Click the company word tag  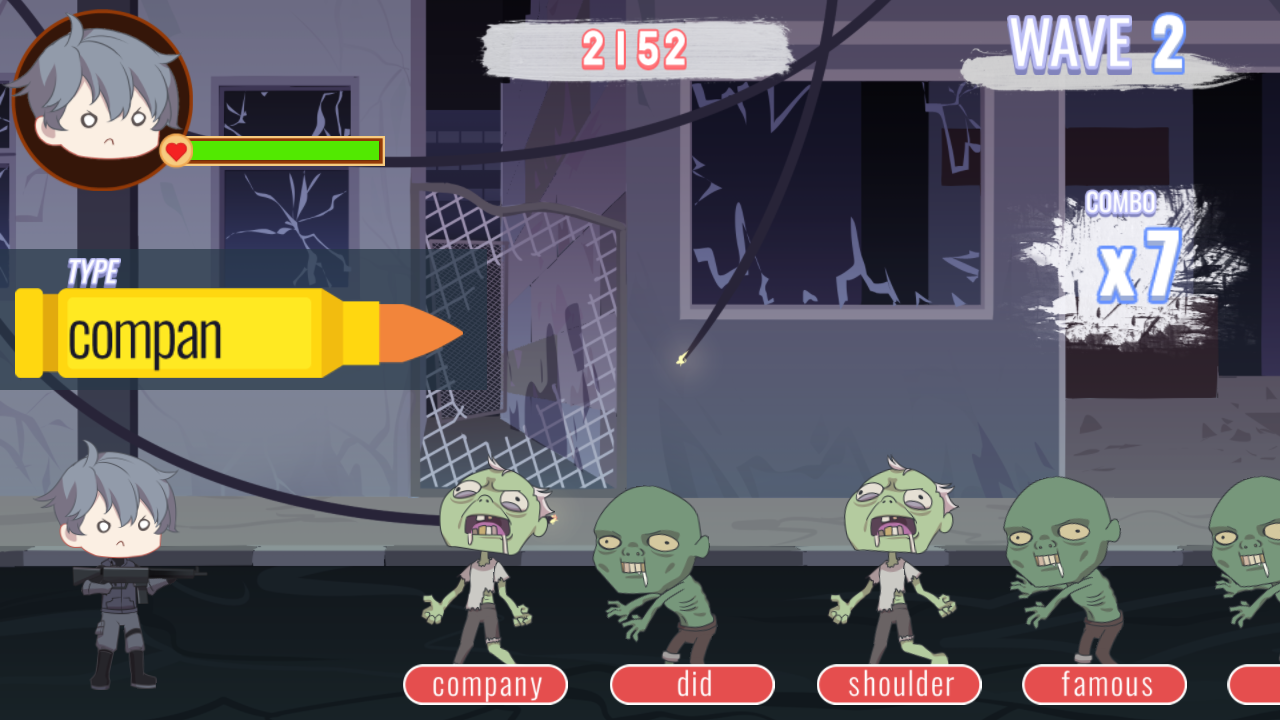click(x=485, y=684)
